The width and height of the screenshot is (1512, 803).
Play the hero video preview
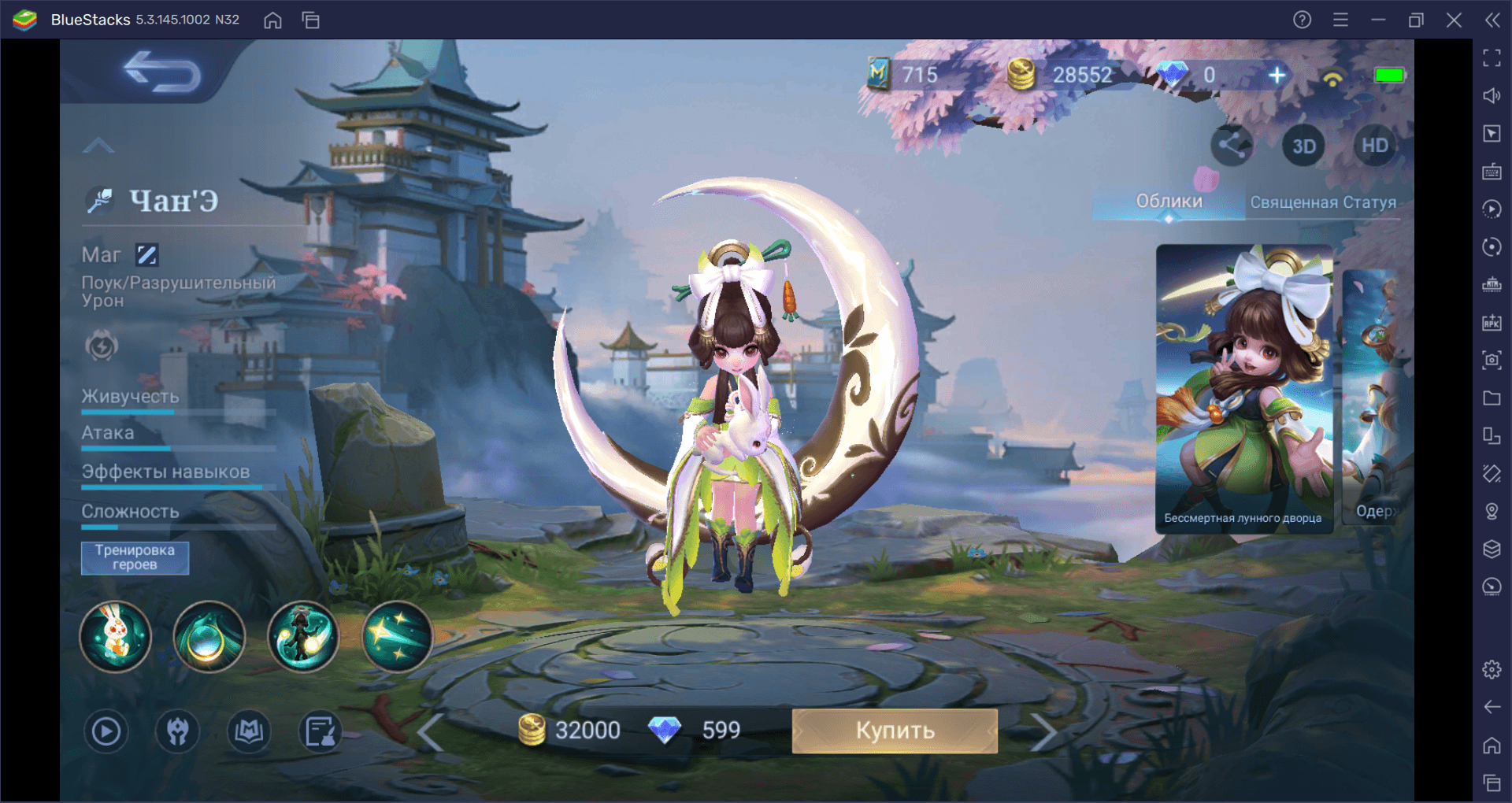[106, 731]
